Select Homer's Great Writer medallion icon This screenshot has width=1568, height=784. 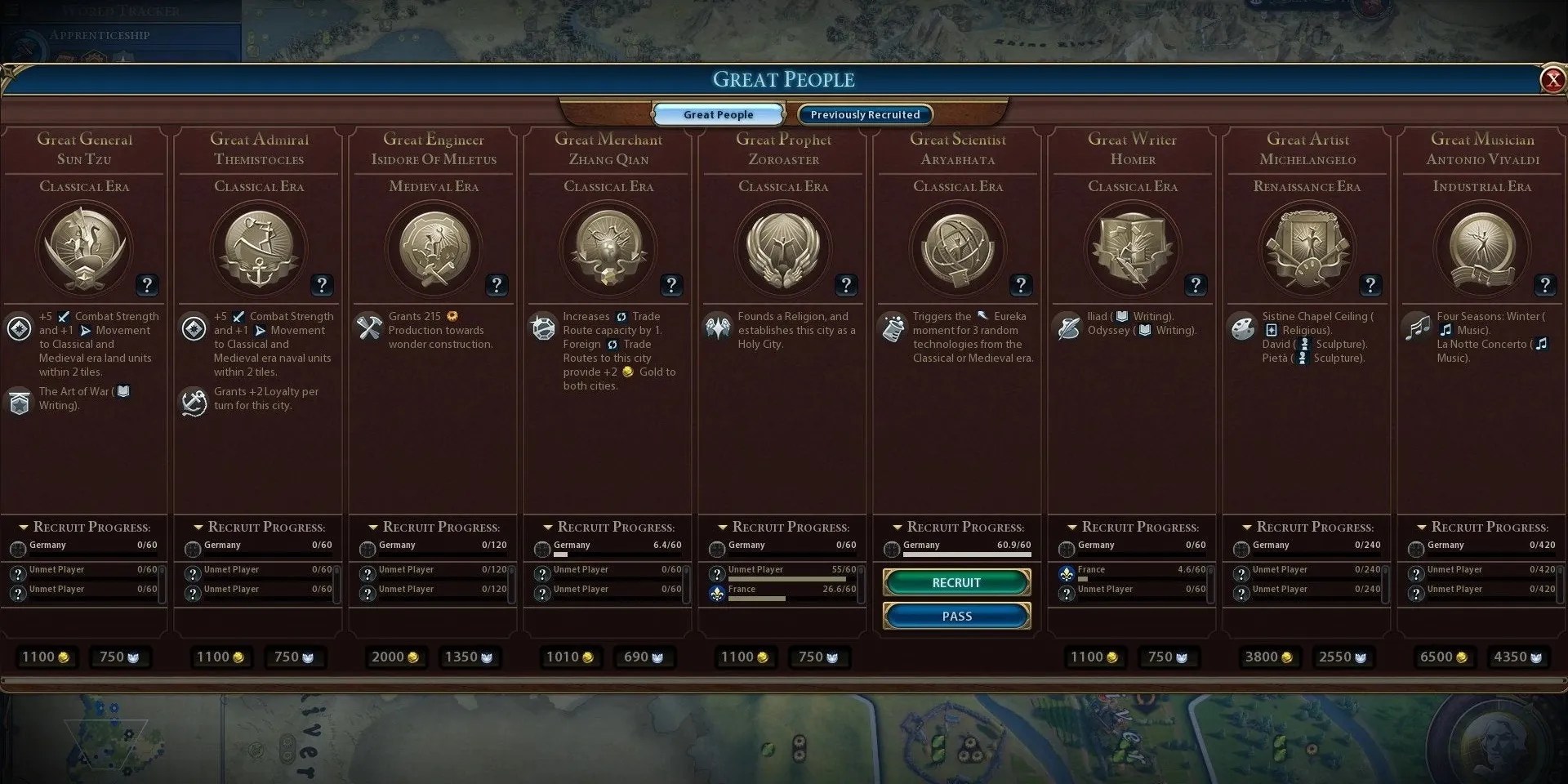(1133, 249)
